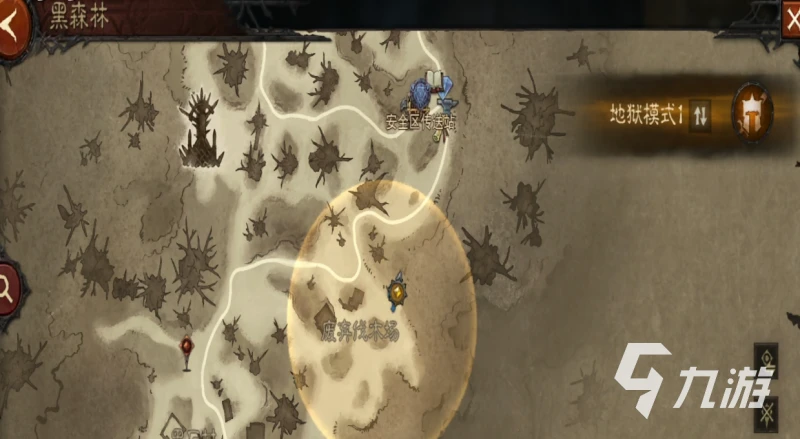The width and height of the screenshot is (800, 439).
Task: Click the red pin map marker
Action: [x=187, y=348]
